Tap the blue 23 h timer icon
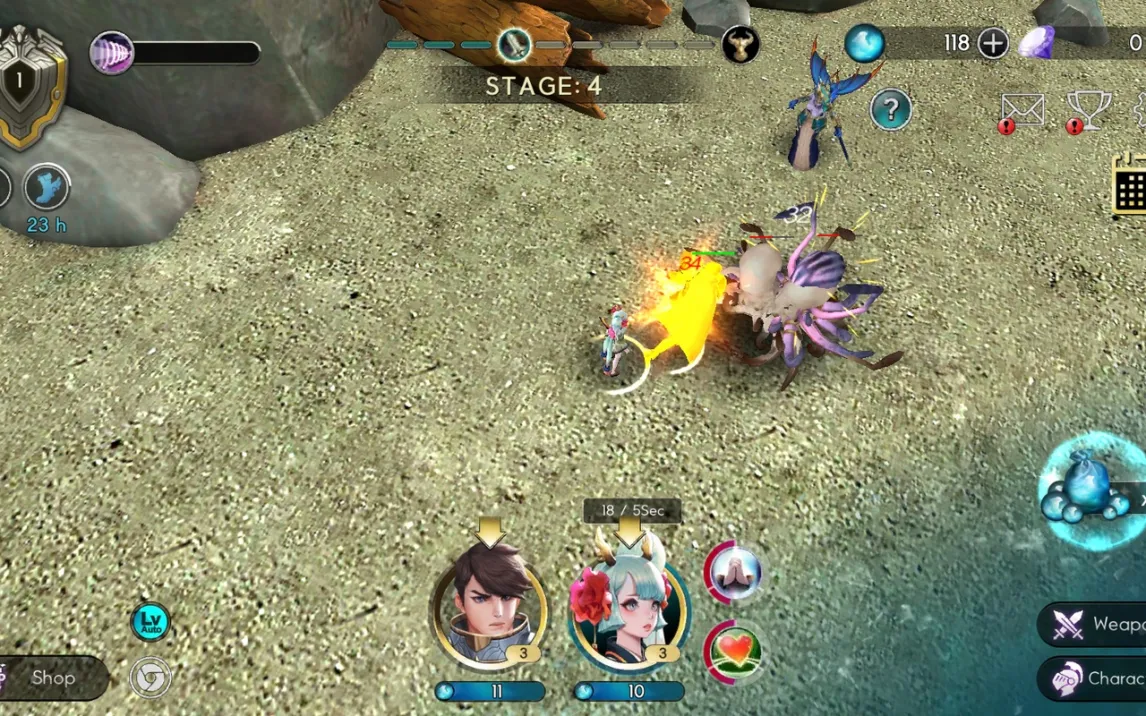 coord(46,188)
